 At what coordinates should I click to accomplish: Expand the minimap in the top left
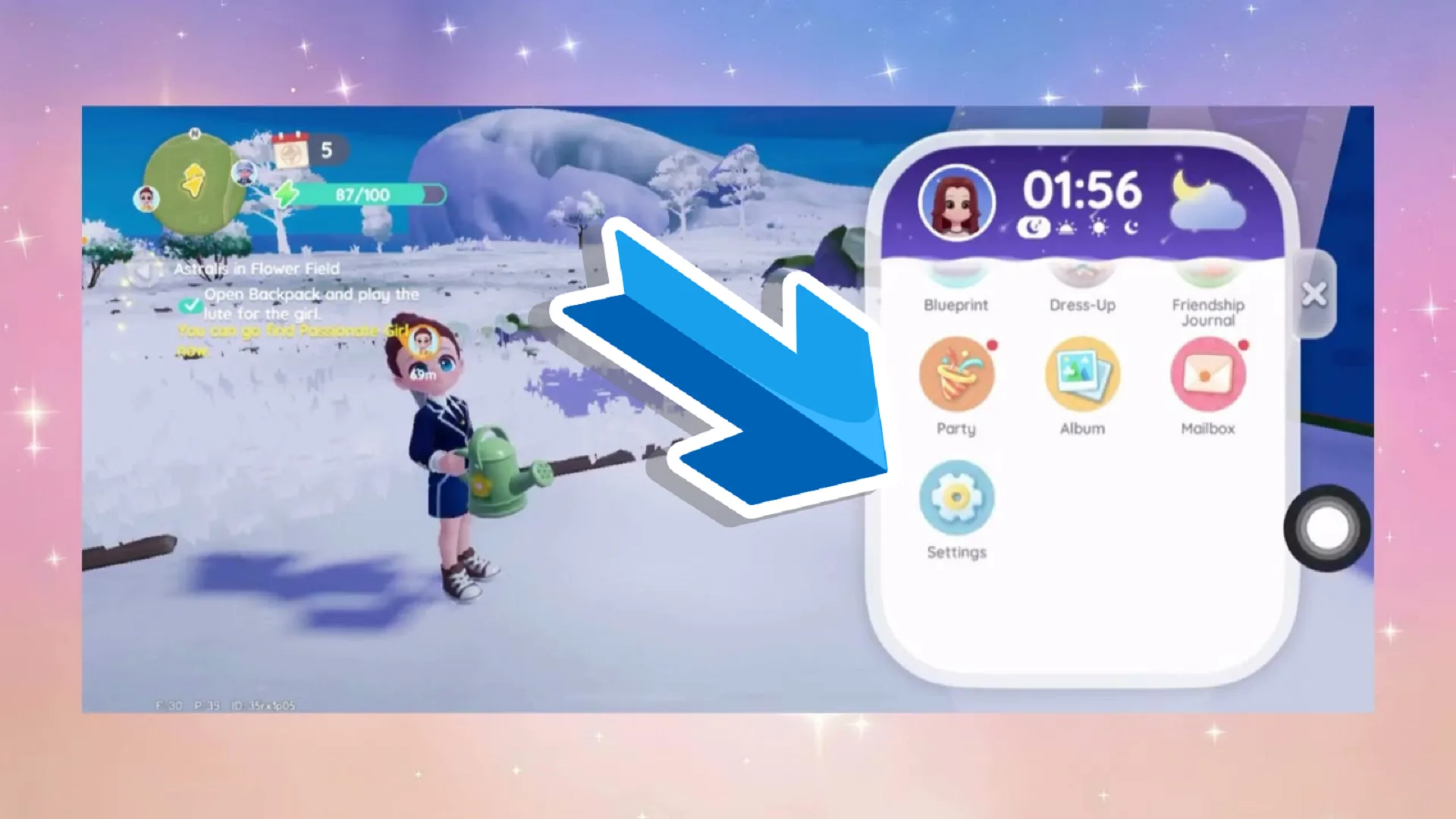coord(195,180)
